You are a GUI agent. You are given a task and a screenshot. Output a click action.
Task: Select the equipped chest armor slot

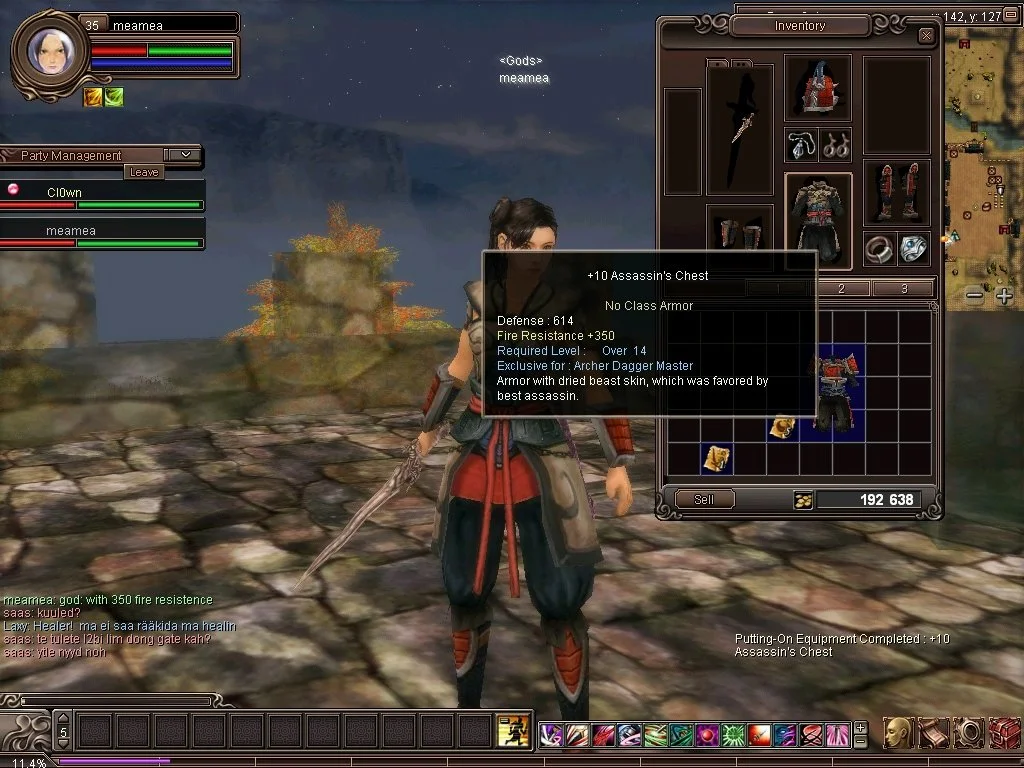[x=818, y=221]
